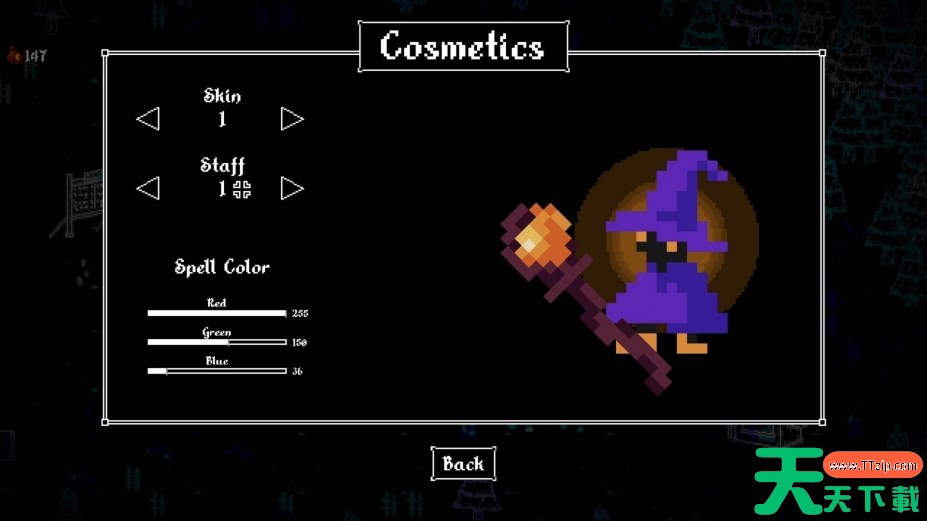This screenshot has height=521, width=927.
Task: Select the next Skin with right arrow
Action: [x=291, y=119]
